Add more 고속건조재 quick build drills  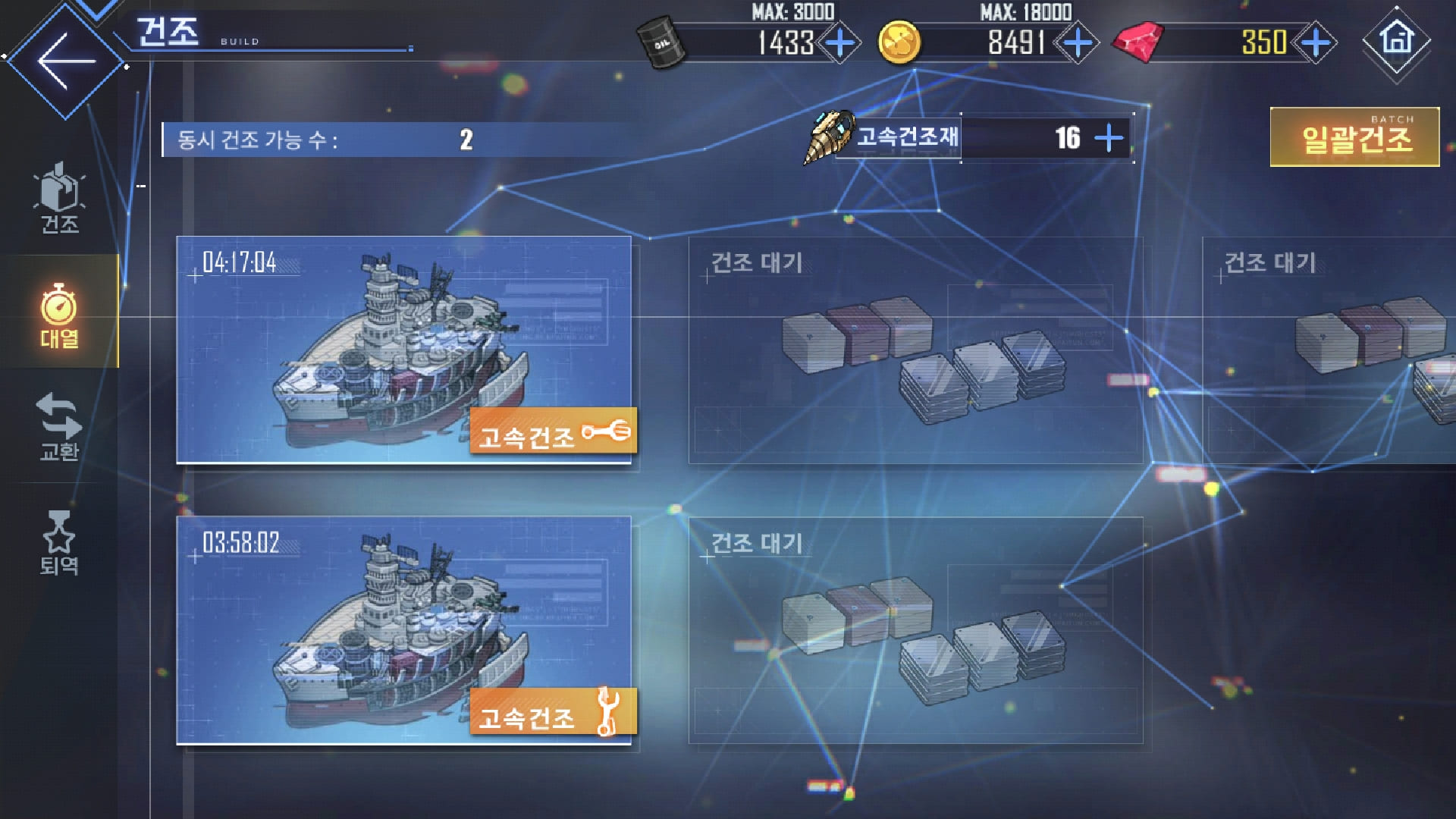1109,138
